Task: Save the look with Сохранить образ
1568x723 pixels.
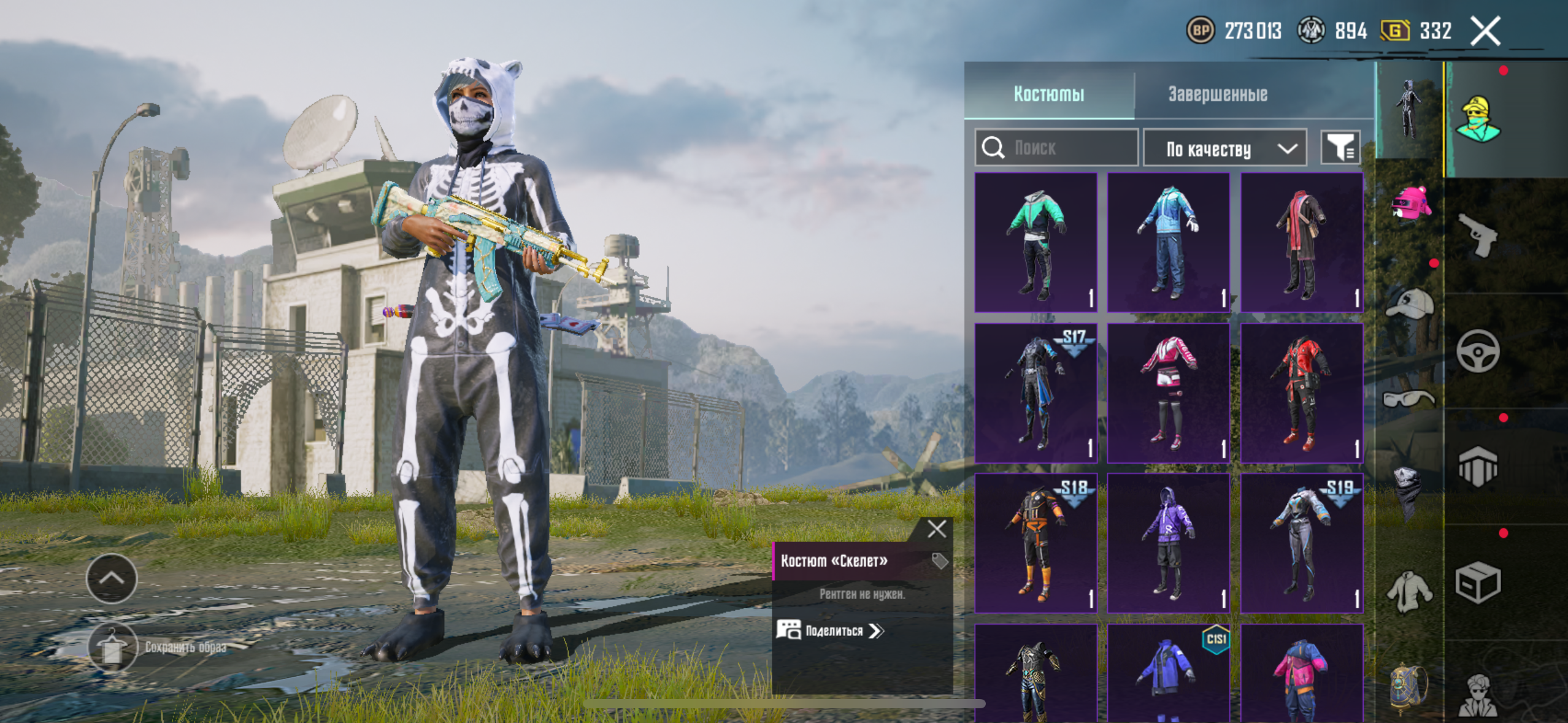Action: coord(112,646)
